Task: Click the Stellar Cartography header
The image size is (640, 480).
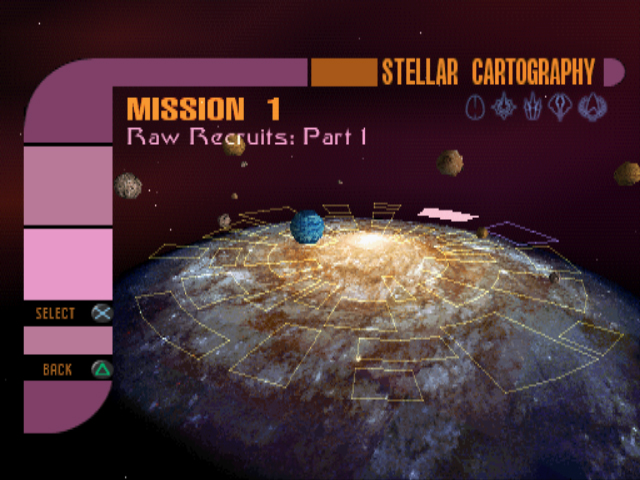Action: click(488, 73)
